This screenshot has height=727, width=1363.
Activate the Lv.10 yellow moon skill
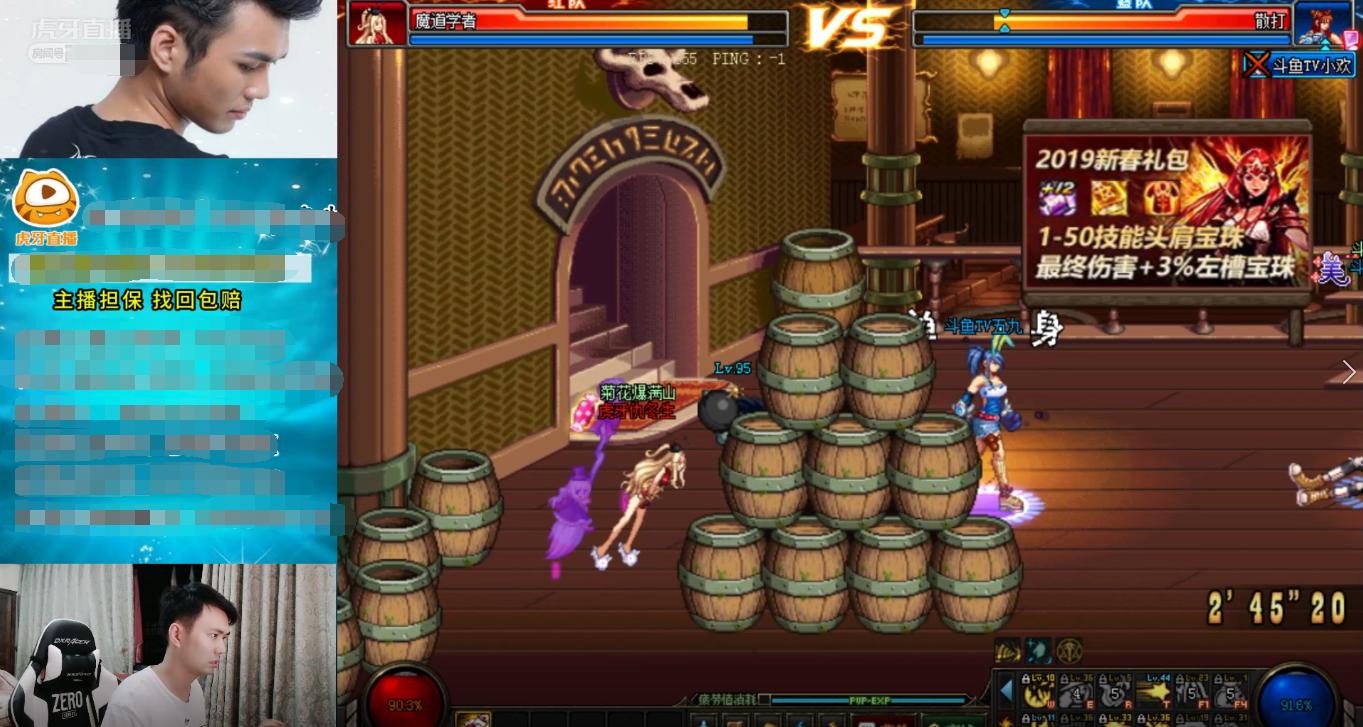tap(1039, 691)
